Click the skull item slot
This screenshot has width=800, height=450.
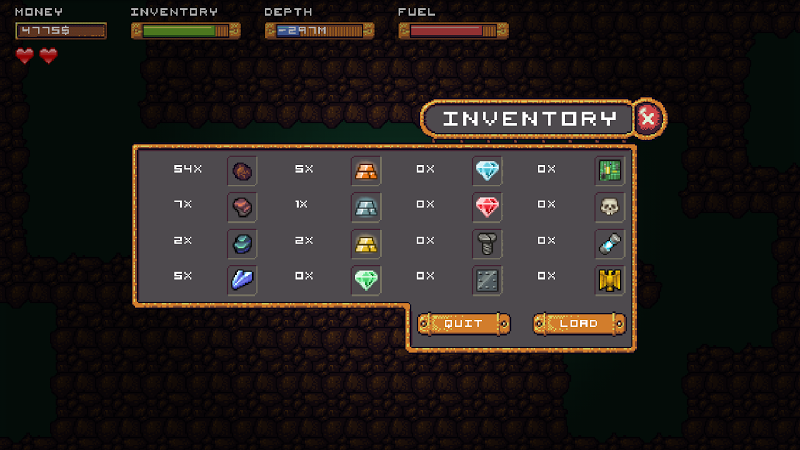[609, 207]
